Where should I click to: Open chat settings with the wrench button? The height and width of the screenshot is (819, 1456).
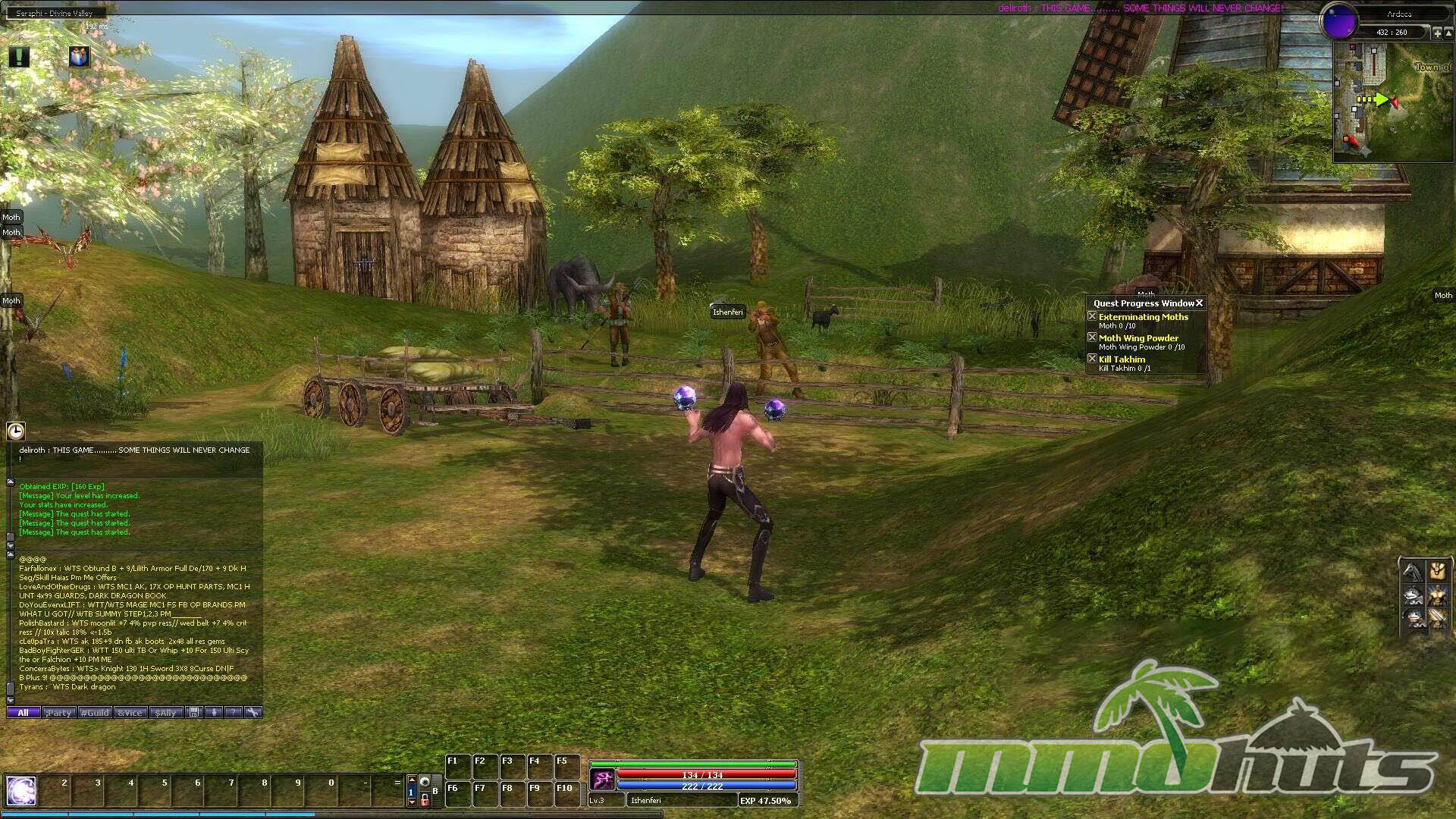click(253, 713)
